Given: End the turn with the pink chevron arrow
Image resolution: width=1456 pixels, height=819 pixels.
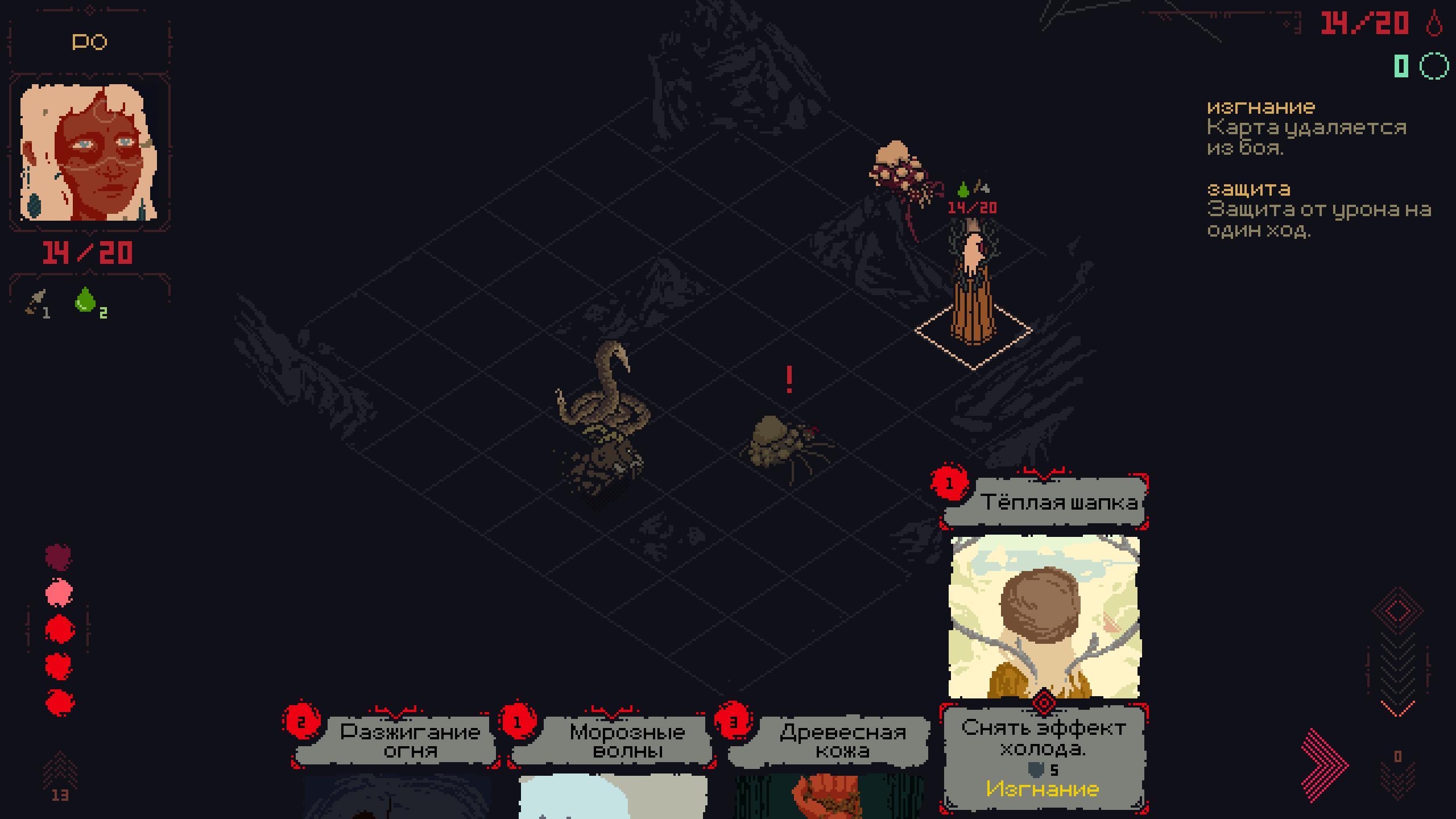Looking at the screenshot, I should (1324, 765).
